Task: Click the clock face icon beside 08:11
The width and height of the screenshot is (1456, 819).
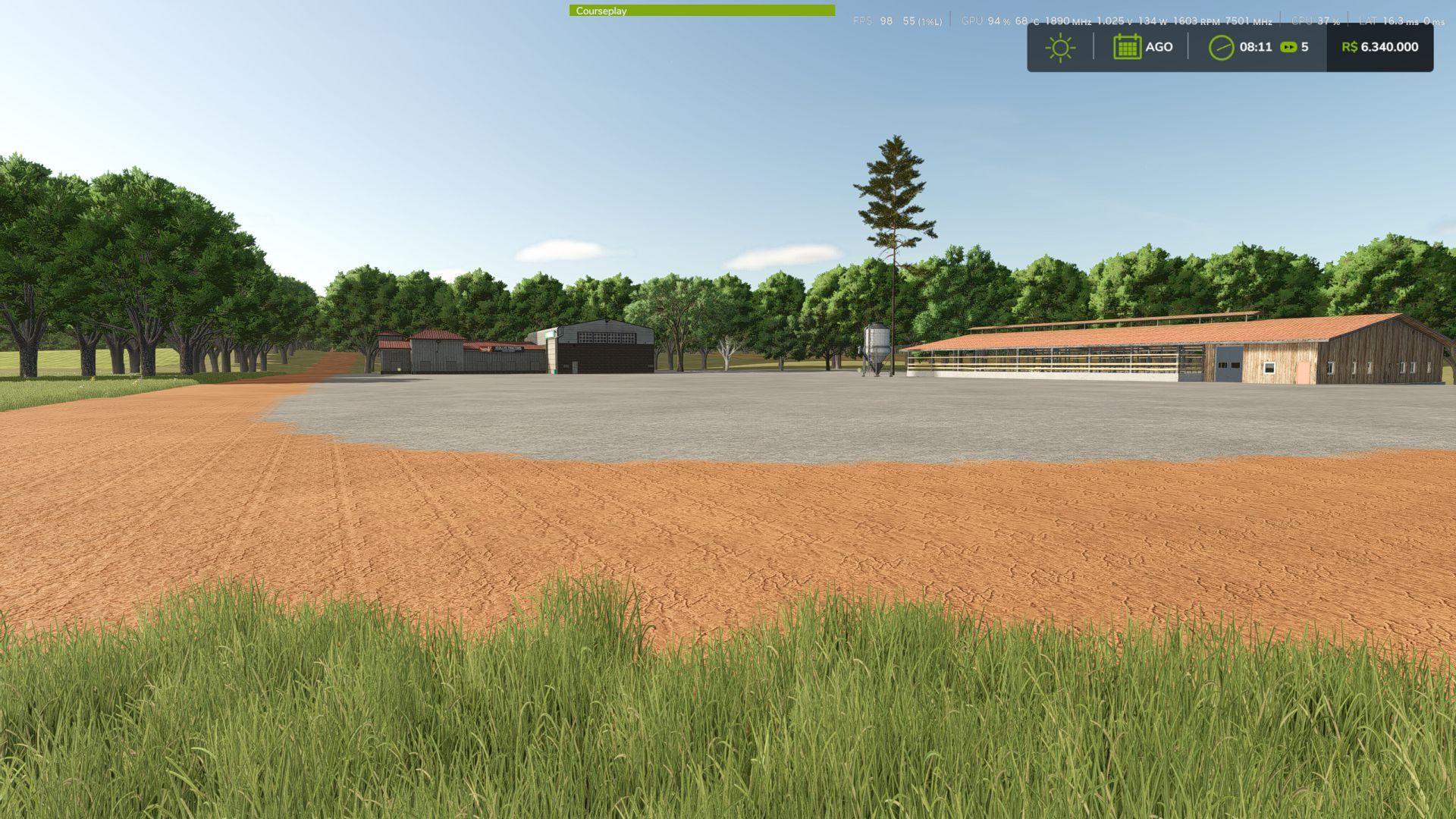Action: click(1220, 47)
